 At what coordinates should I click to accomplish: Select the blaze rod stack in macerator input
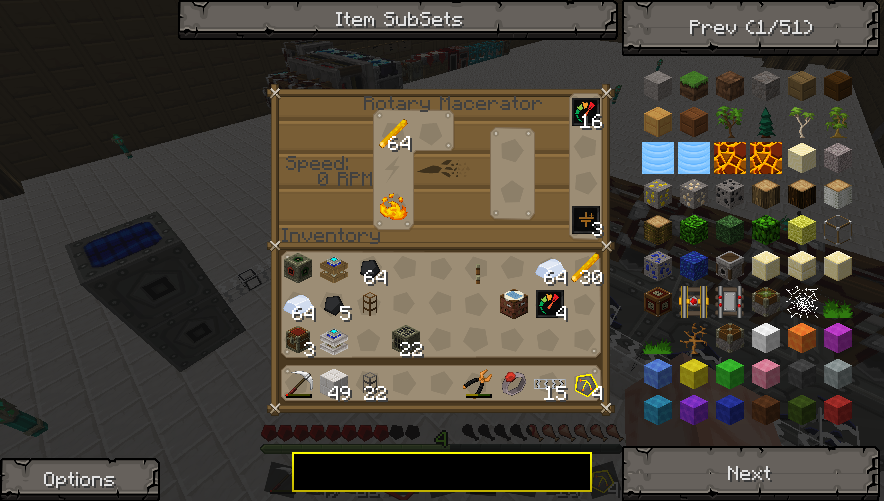point(394,133)
